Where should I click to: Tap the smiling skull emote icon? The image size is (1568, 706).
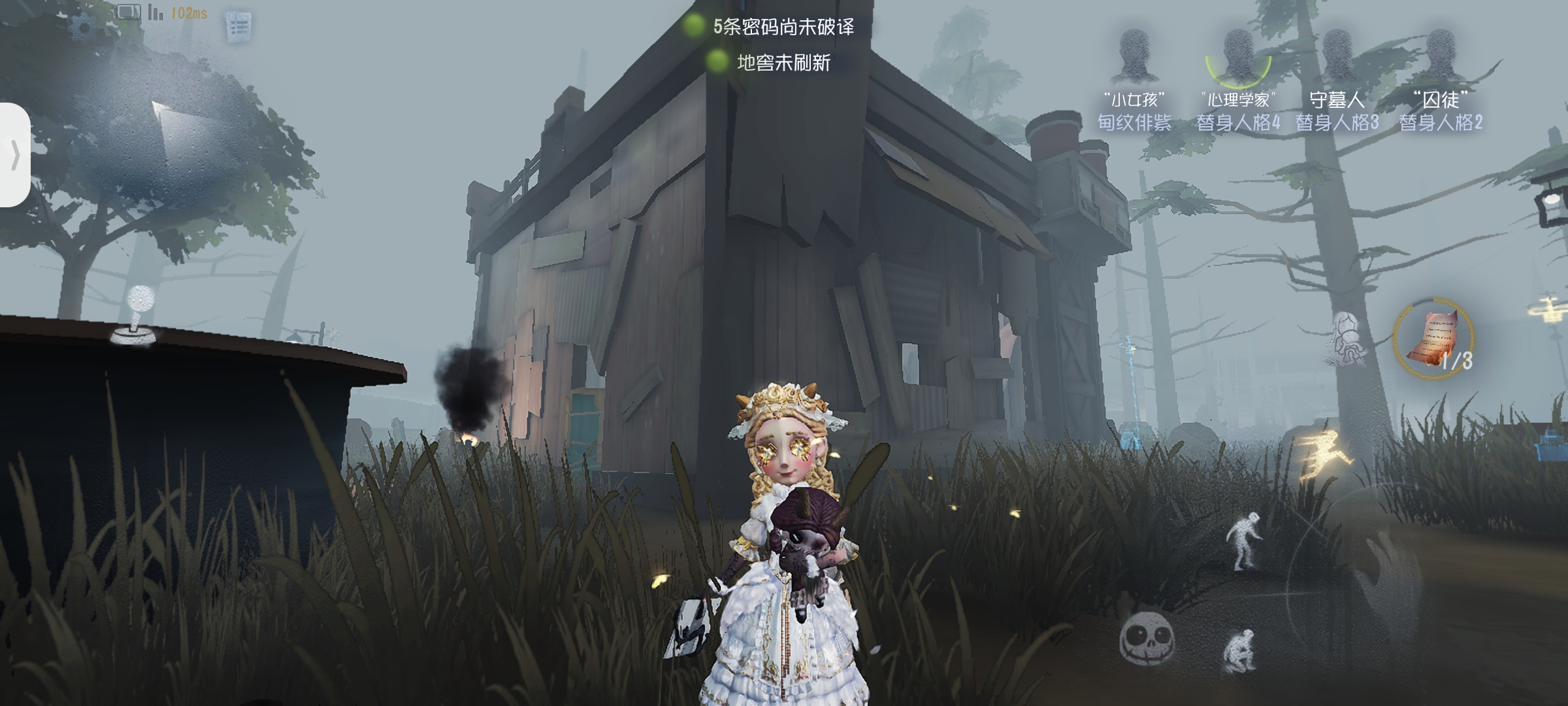[1147, 637]
